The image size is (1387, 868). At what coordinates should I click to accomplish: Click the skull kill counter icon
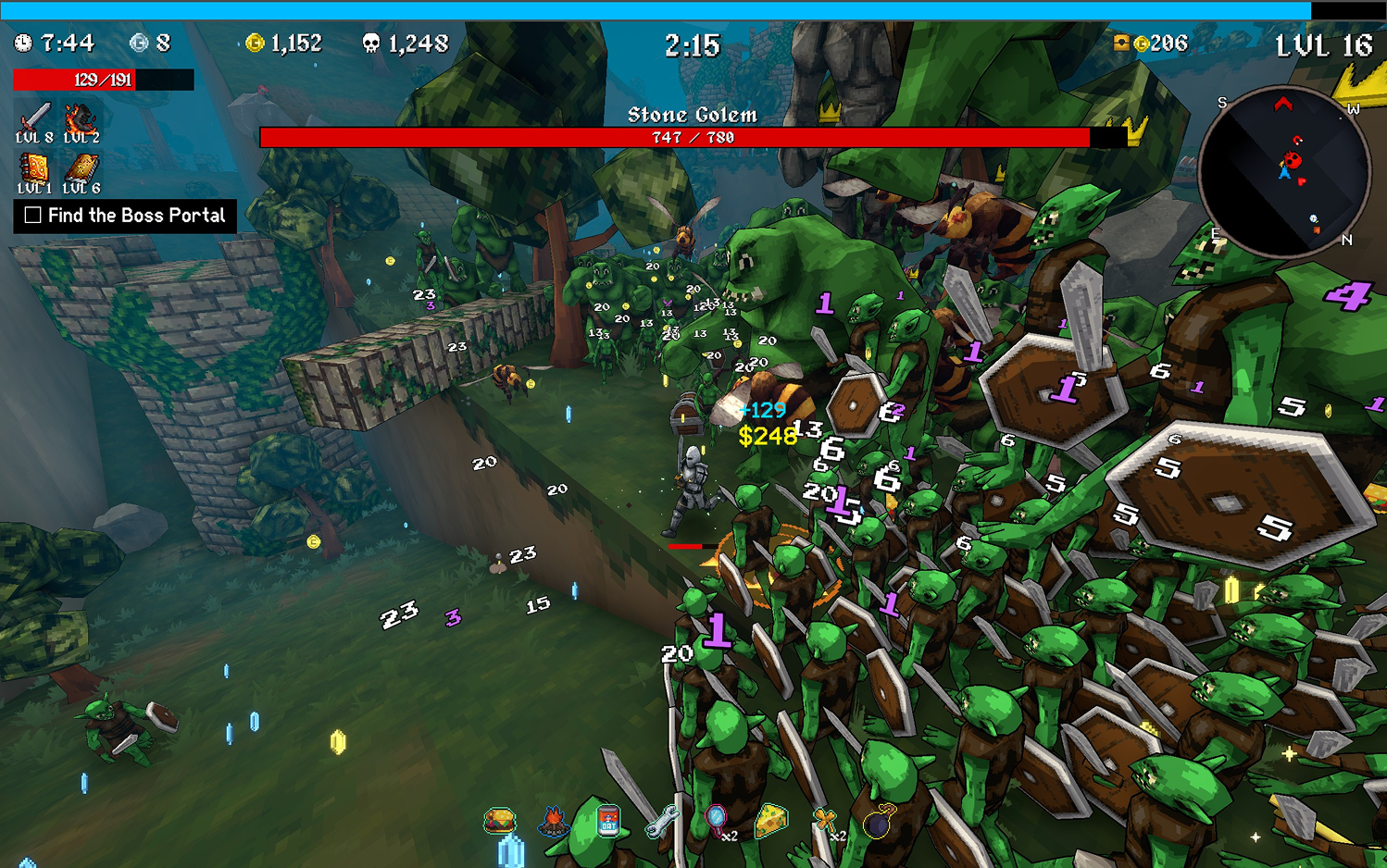(x=371, y=43)
